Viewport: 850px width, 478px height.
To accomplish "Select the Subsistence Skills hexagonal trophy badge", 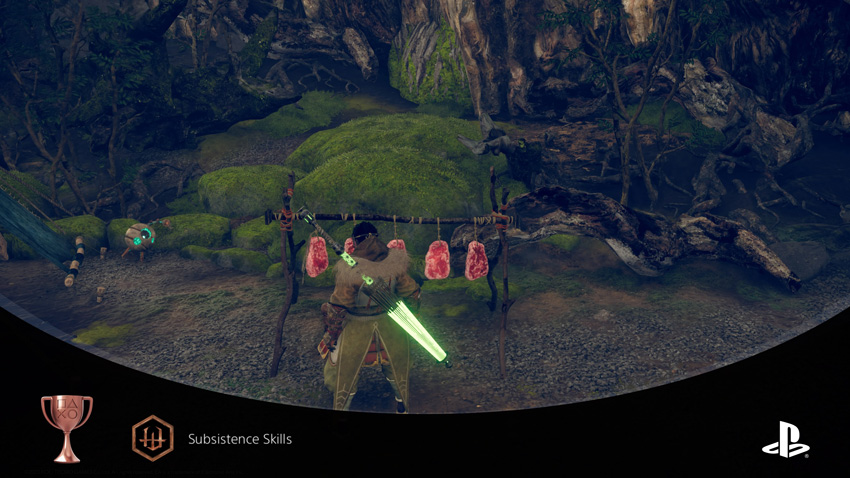I will coord(153,438).
